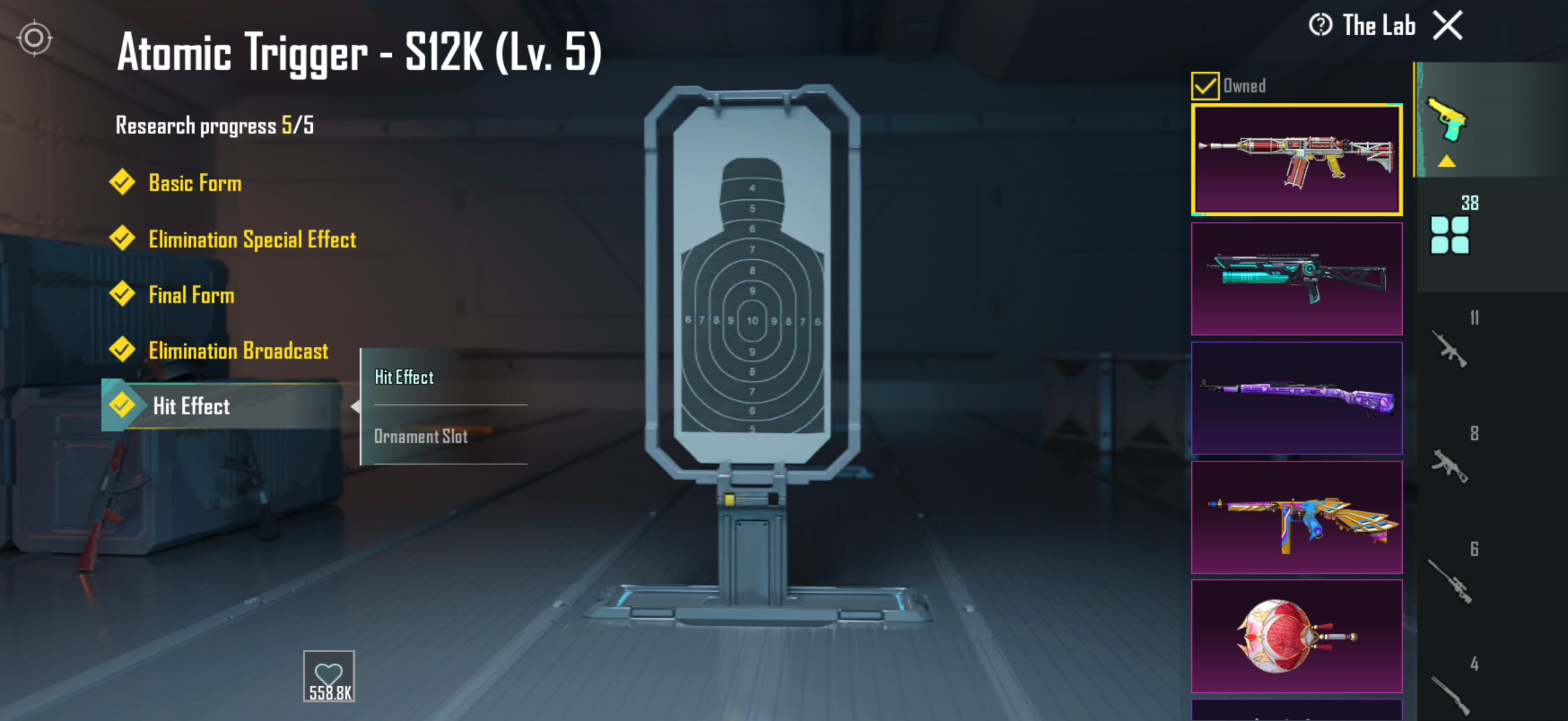
Task: View the Elimination Broadcast stage
Action: coord(238,351)
